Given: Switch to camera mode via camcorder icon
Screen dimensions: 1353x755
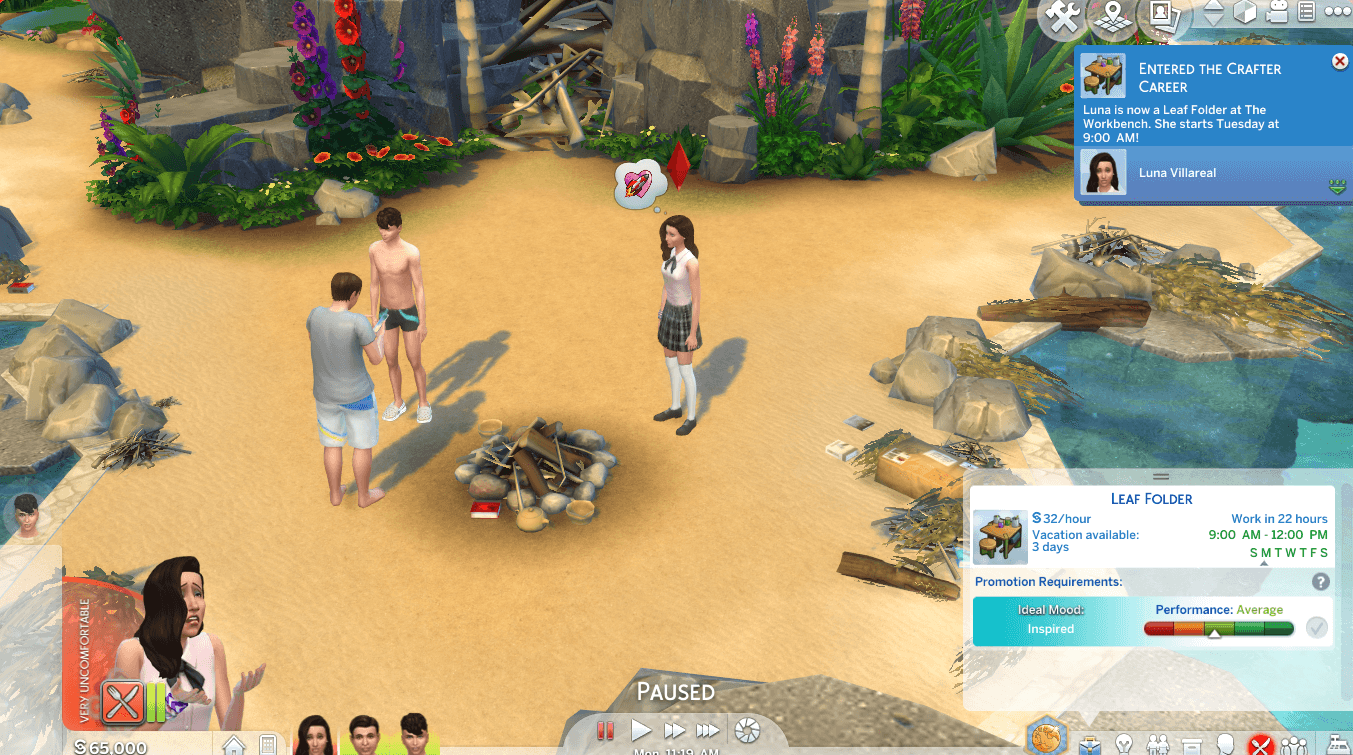Looking at the screenshot, I should (1276, 13).
